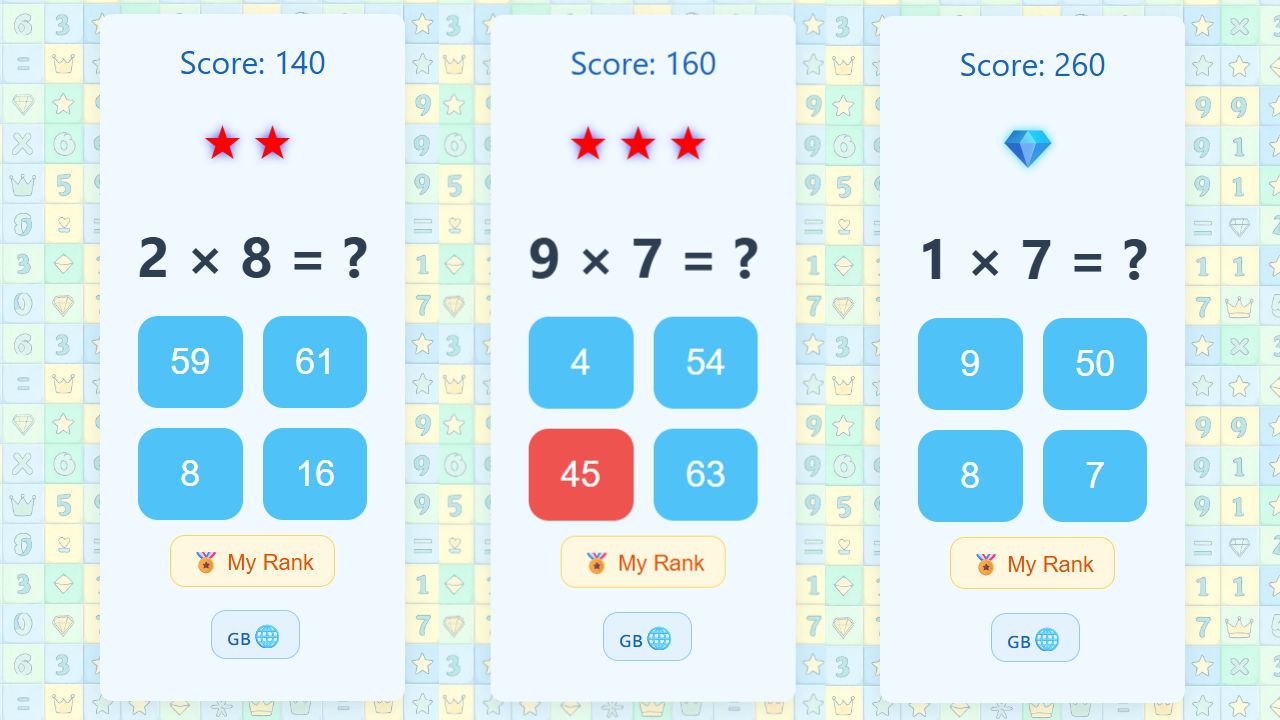Click the second red star in the first panel
Screen dimensions: 1280x720
coord(272,143)
